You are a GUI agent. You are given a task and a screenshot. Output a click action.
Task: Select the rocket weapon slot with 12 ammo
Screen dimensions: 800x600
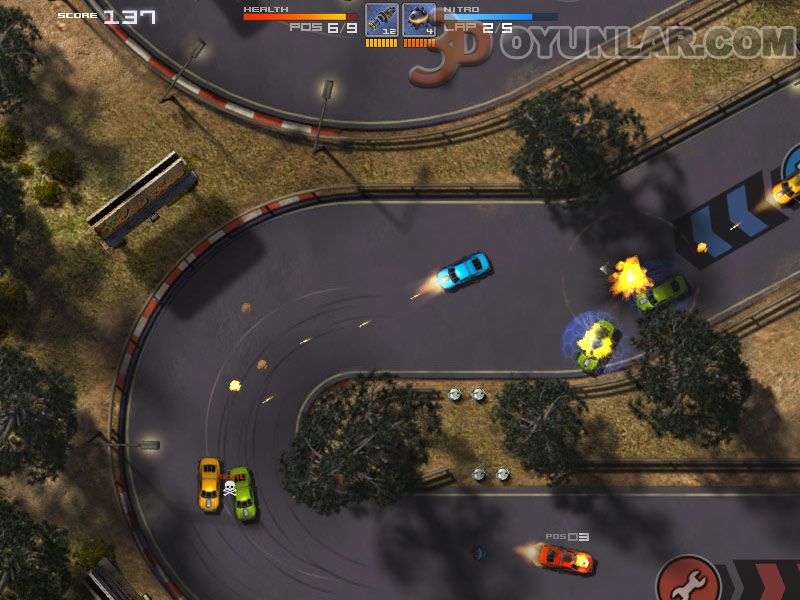pyautogui.click(x=381, y=20)
